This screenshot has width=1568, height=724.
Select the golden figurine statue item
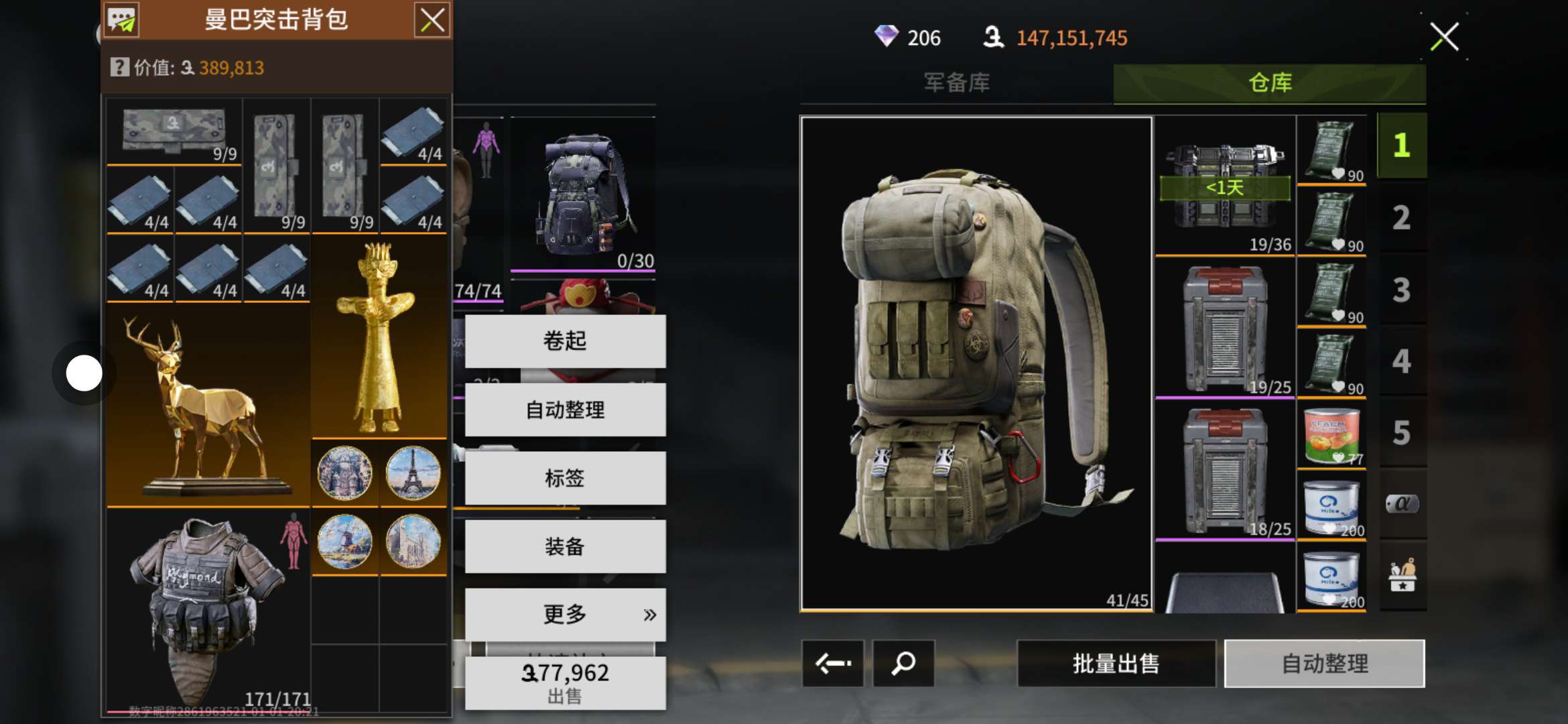tap(379, 339)
